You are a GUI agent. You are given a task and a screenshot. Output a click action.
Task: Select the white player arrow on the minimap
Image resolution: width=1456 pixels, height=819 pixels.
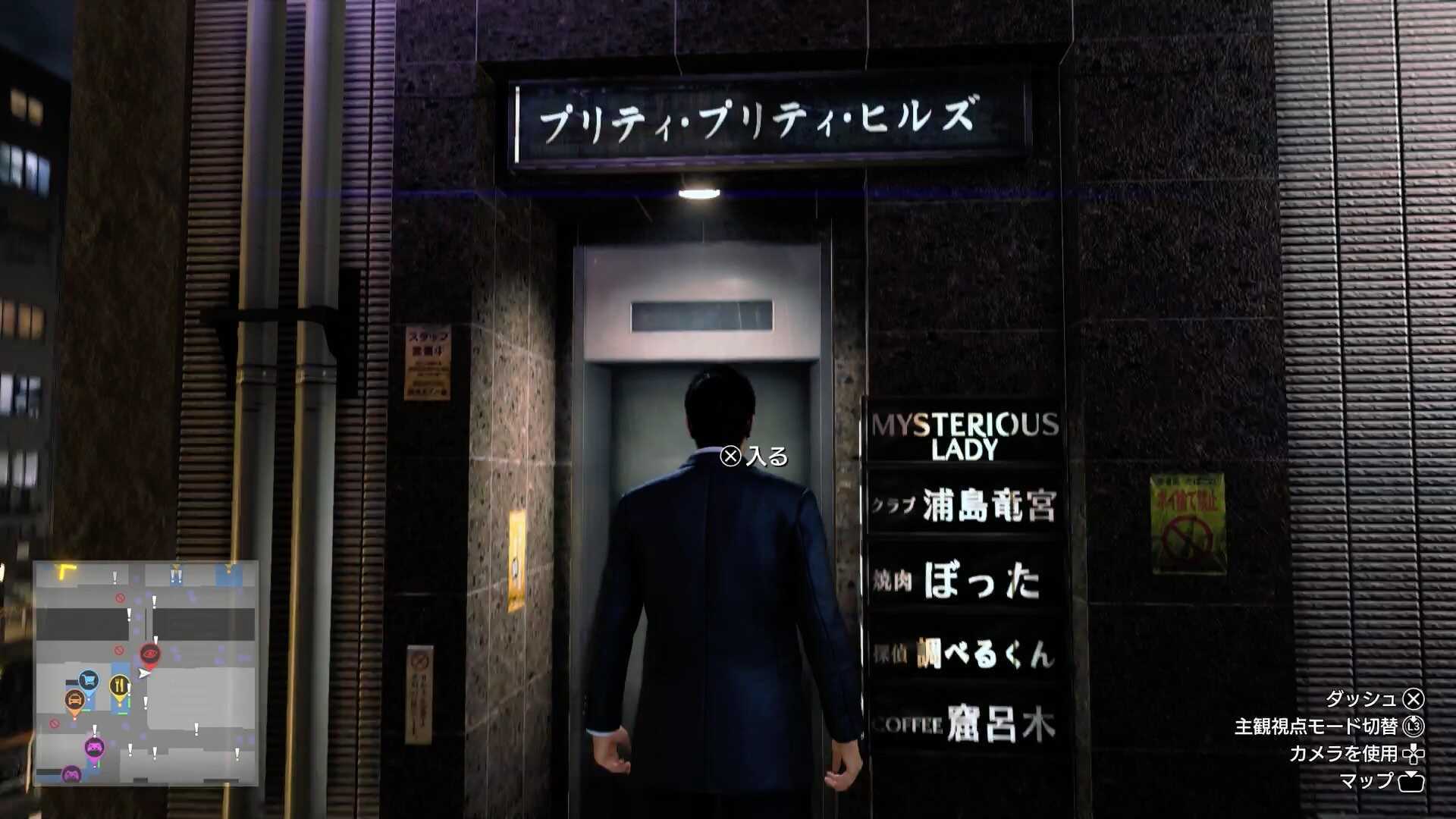pos(143,673)
